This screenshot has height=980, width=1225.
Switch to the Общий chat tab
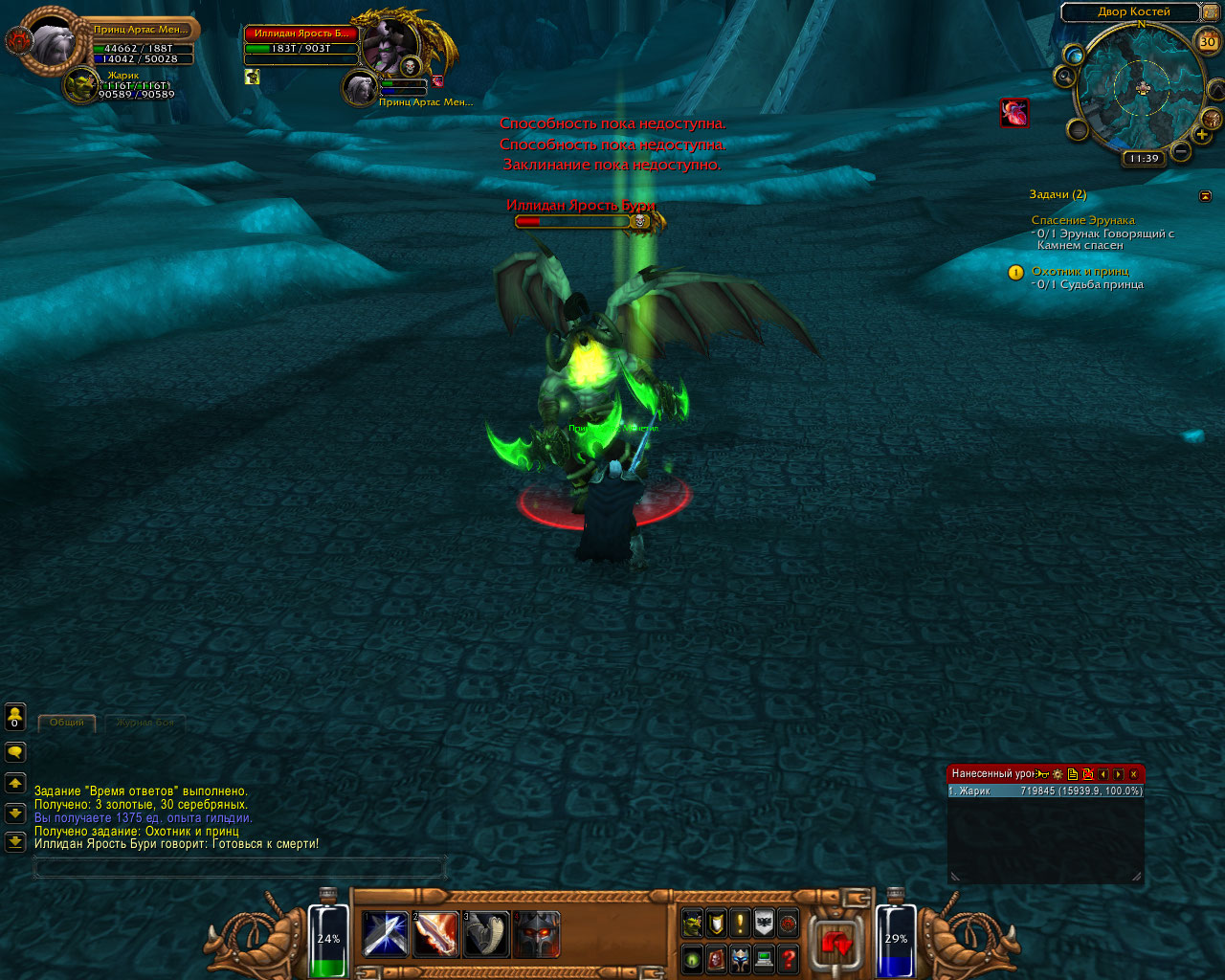point(67,723)
